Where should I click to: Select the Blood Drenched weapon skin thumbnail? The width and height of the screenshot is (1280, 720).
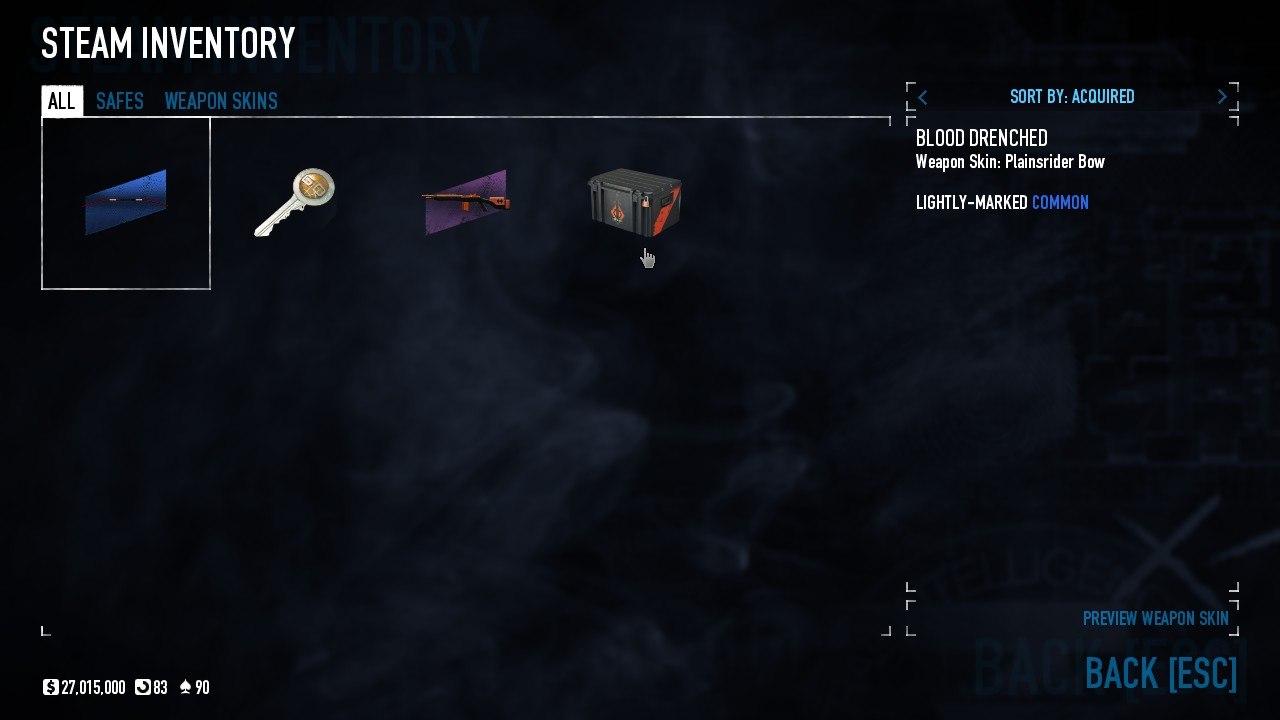(125, 200)
